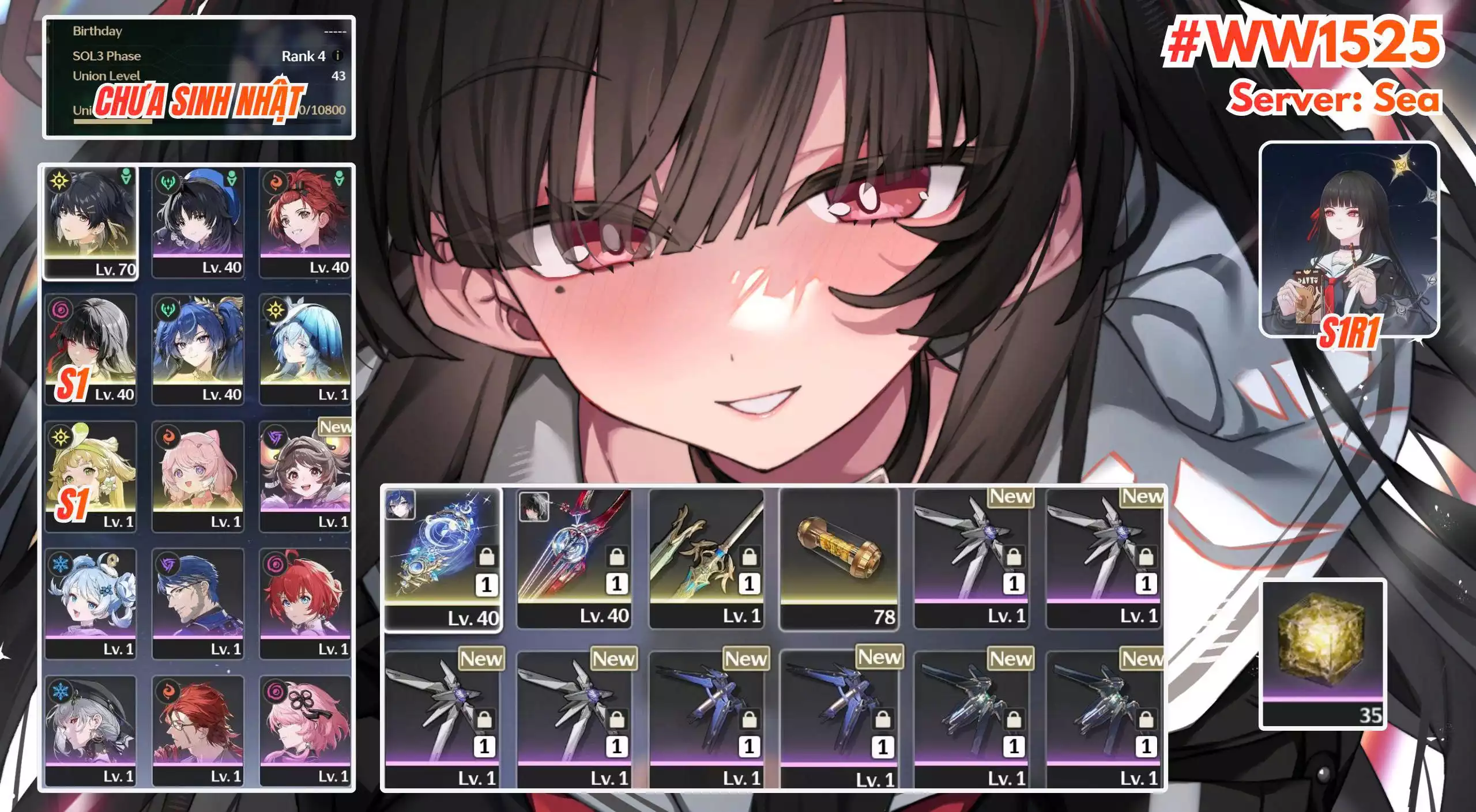
Task: Choose the red sword weapon at Lv. 40
Action: [x=574, y=558]
